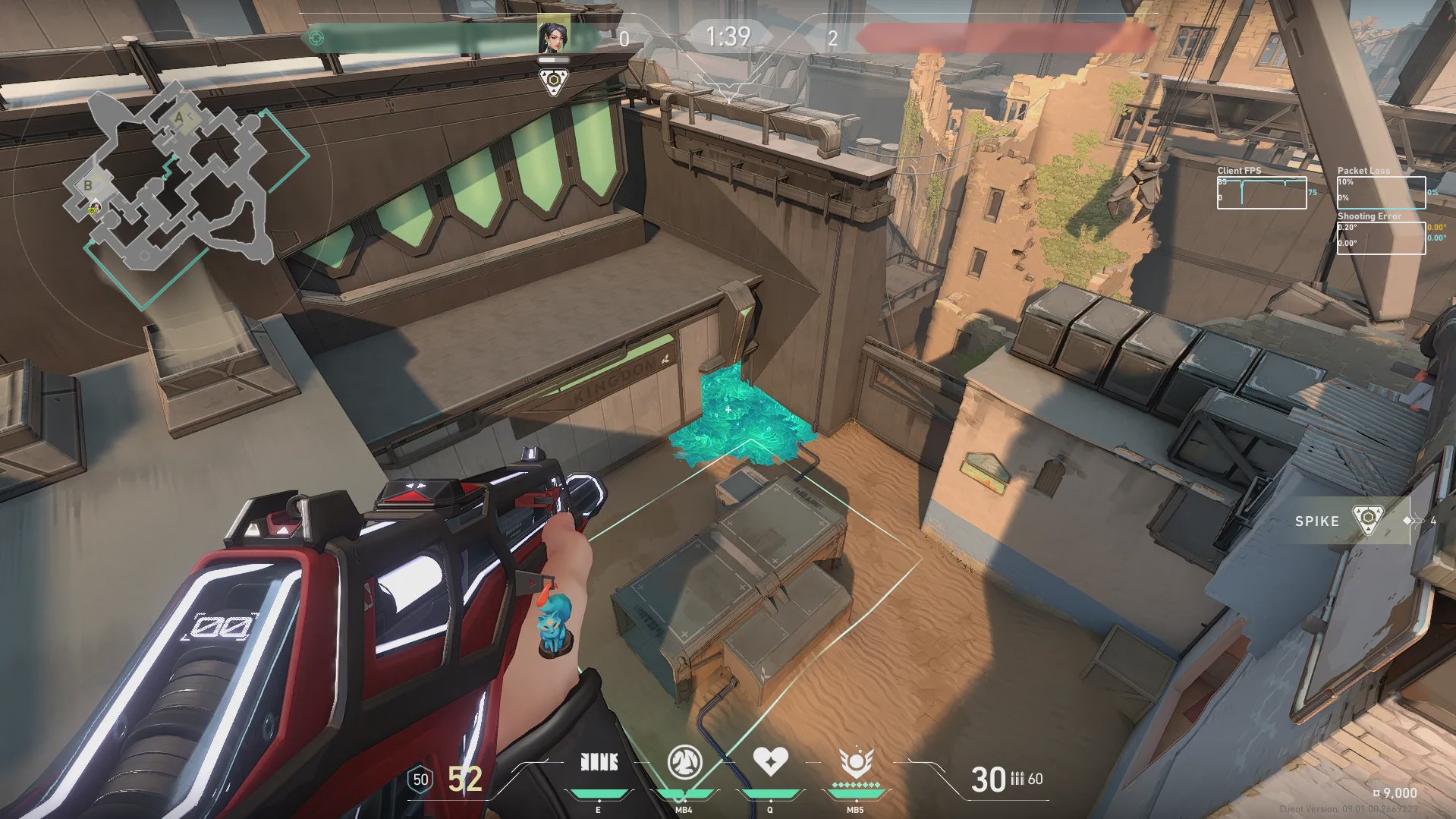Use the Healing Orb heart ability

770,761
